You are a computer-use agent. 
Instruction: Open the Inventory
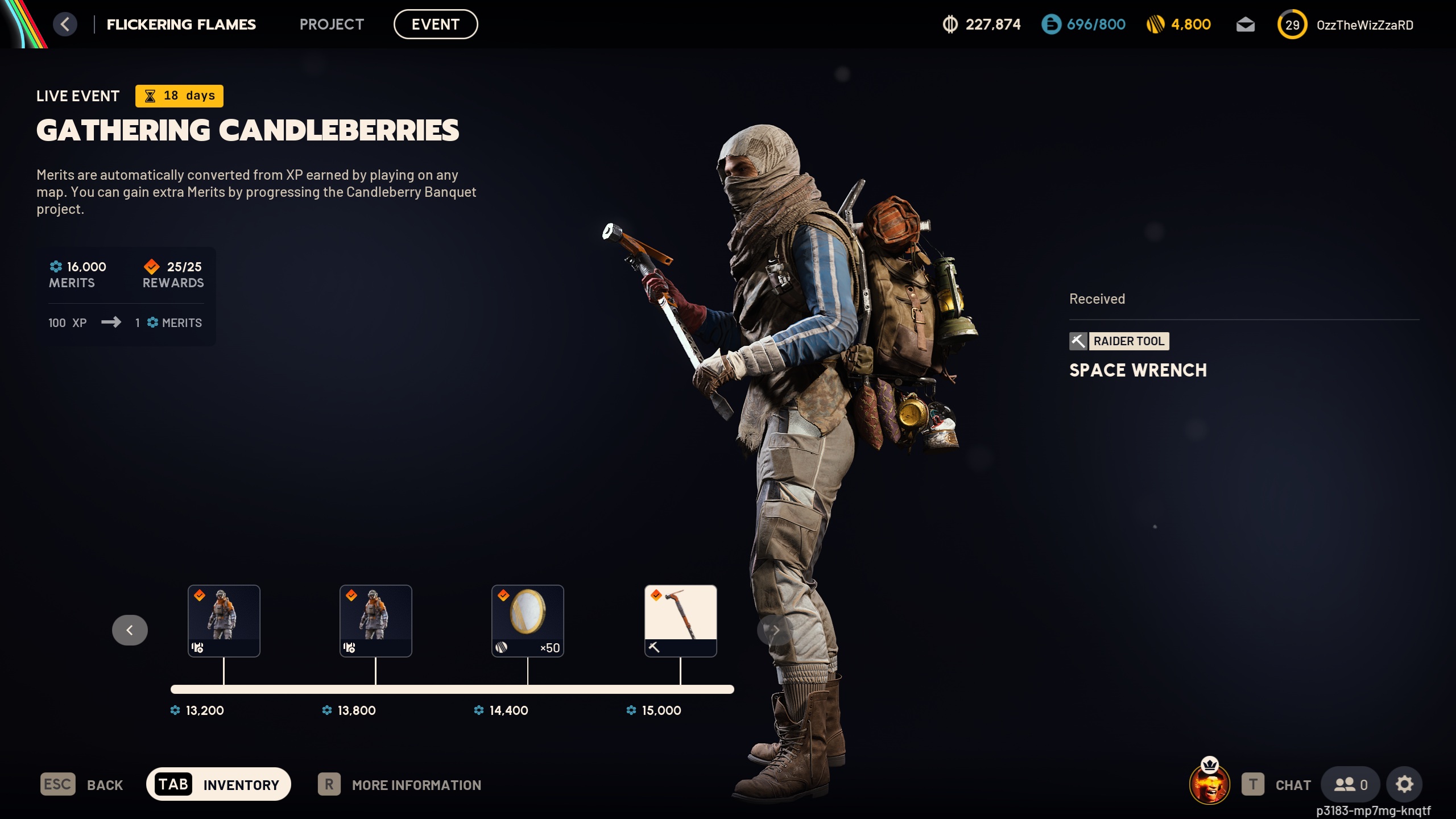click(219, 785)
